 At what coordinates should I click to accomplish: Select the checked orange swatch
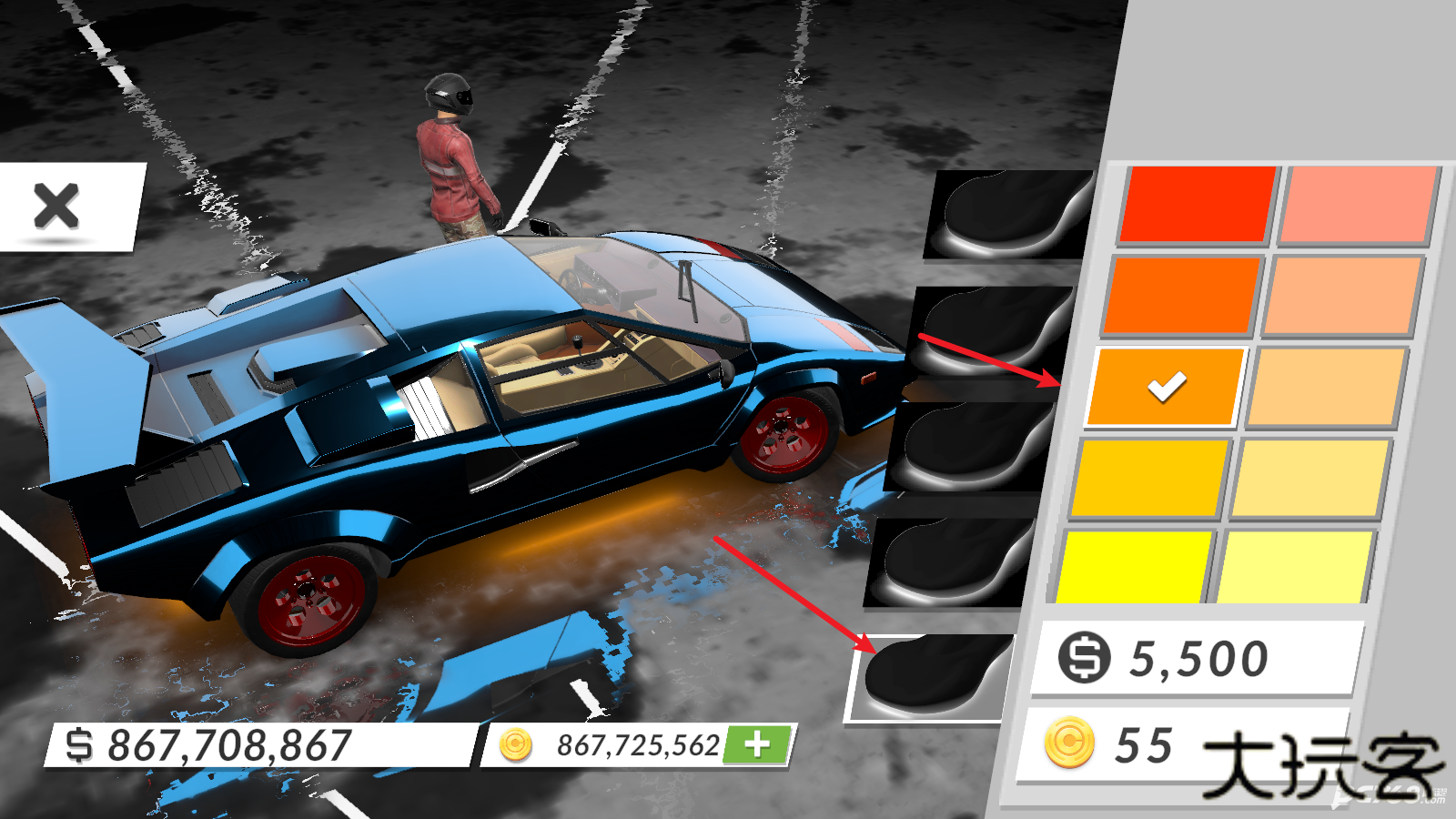(1166, 386)
